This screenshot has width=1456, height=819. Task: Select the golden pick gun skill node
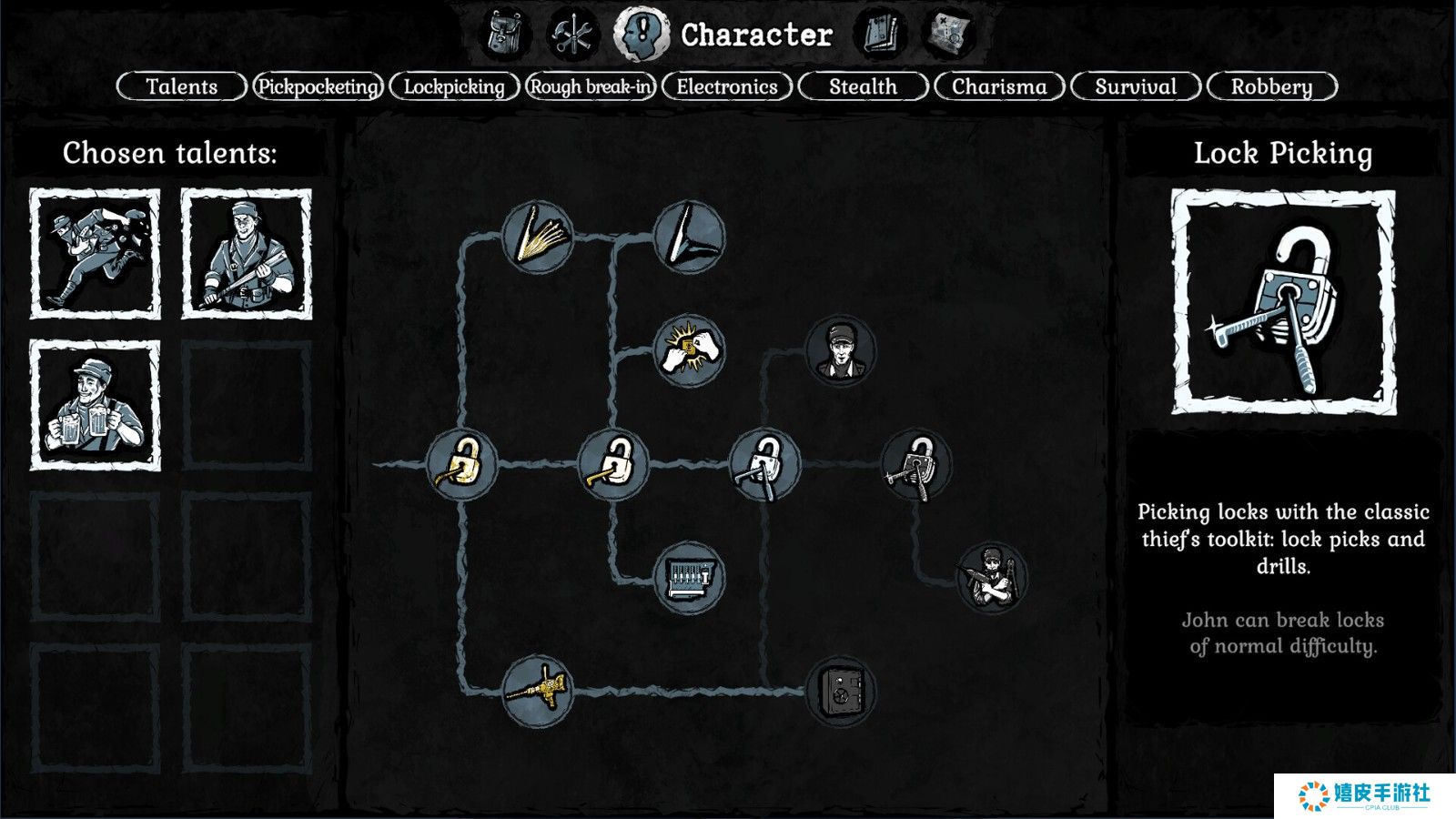click(x=538, y=692)
